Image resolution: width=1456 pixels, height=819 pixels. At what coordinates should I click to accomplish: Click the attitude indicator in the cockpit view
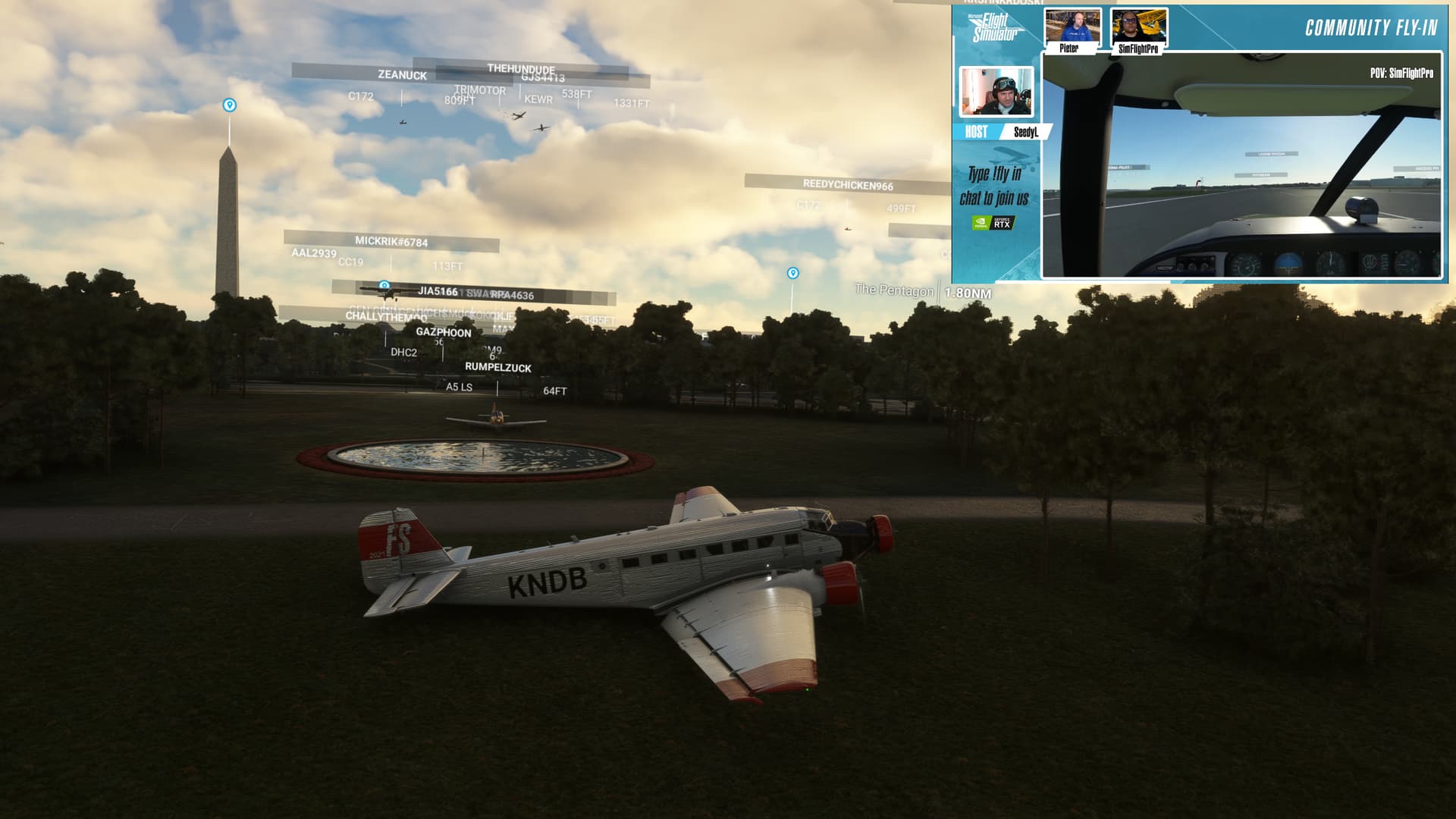pyautogui.click(x=1288, y=263)
